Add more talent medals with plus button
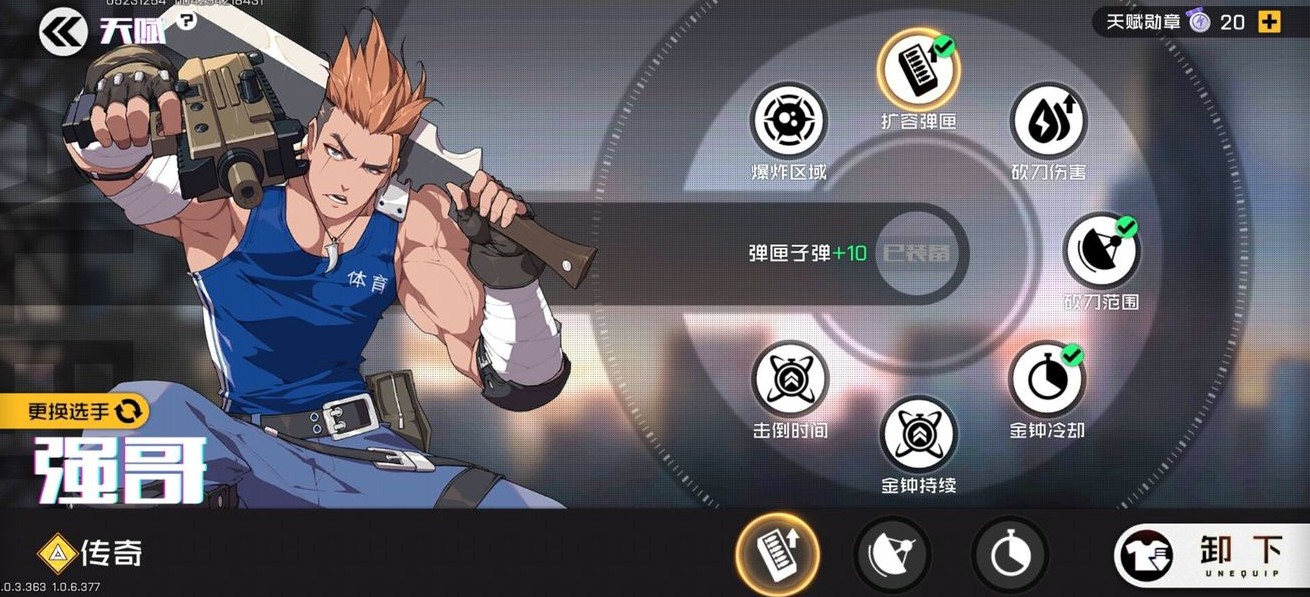 point(1269,22)
